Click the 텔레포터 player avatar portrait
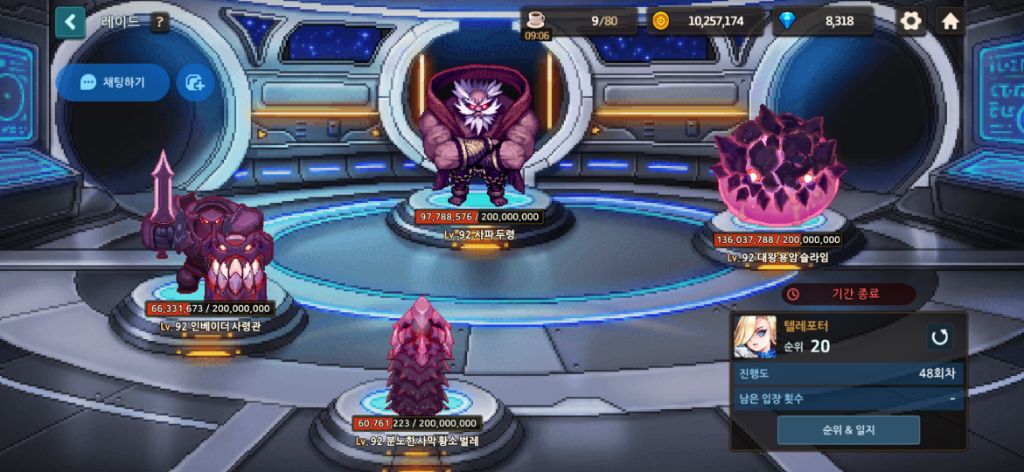1024x472 pixels. (x=754, y=337)
